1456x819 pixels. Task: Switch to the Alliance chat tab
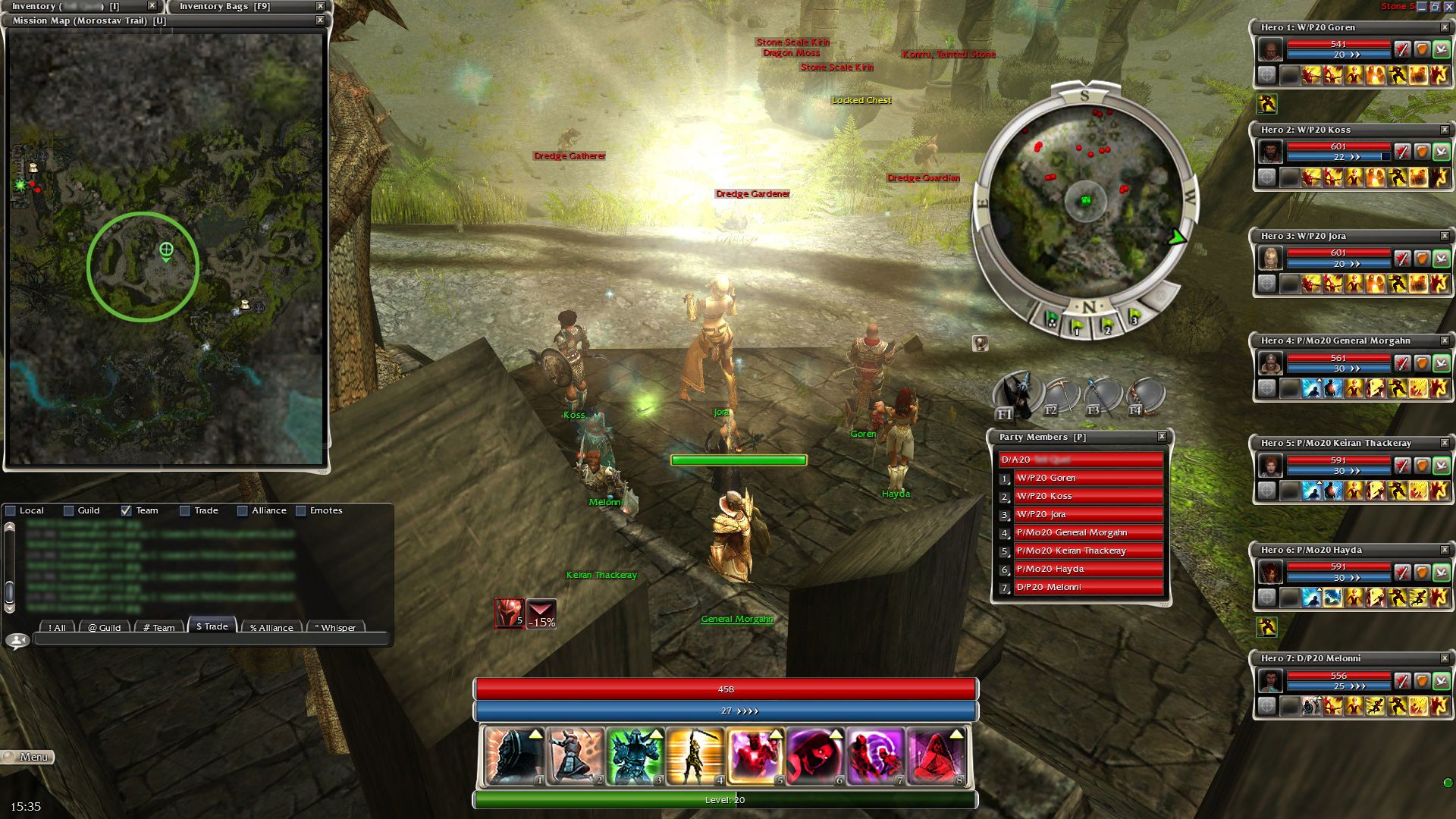pos(271,627)
